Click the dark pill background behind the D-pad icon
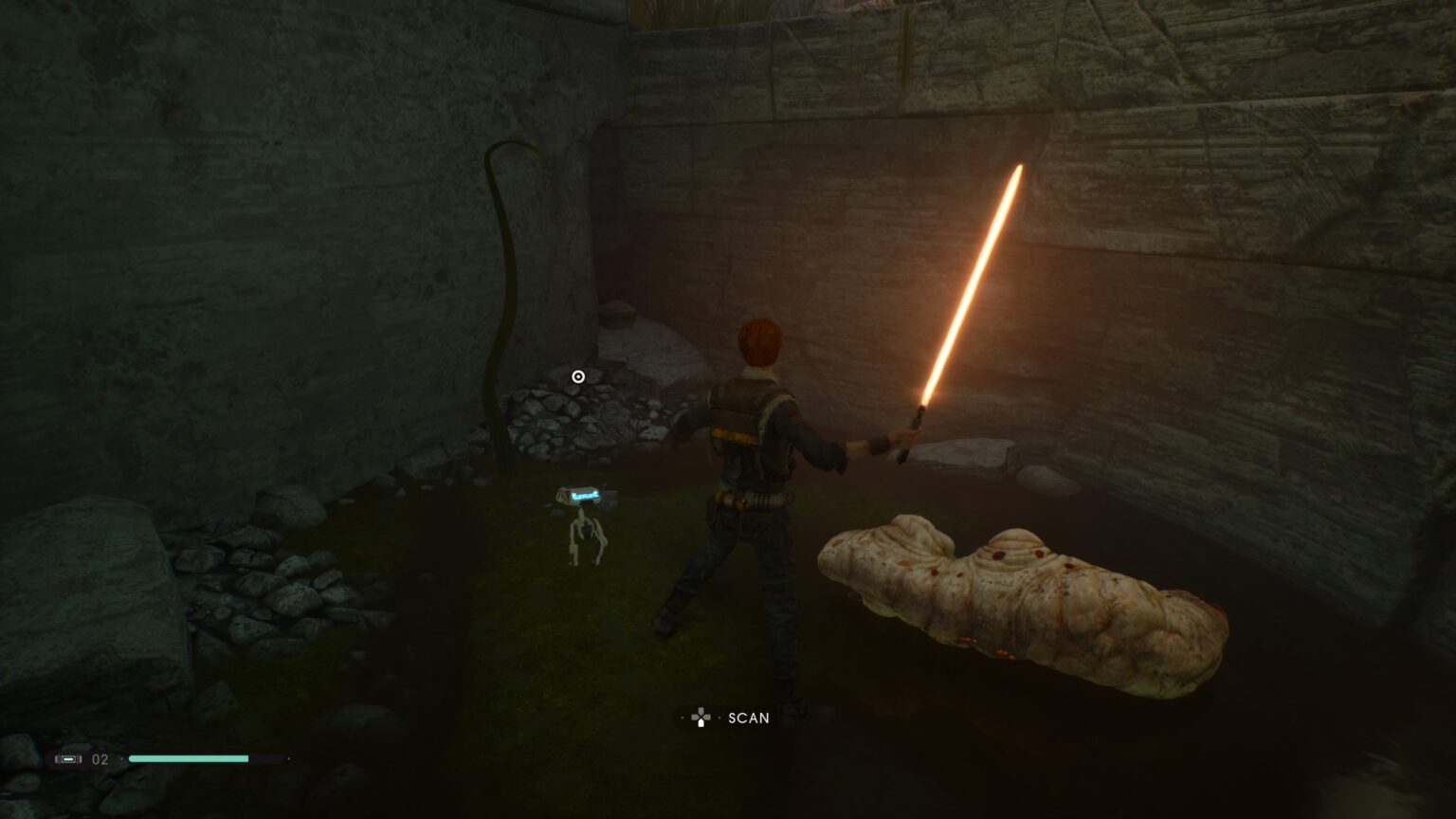This screenshot has width=1456, height=819. (701, 718)
